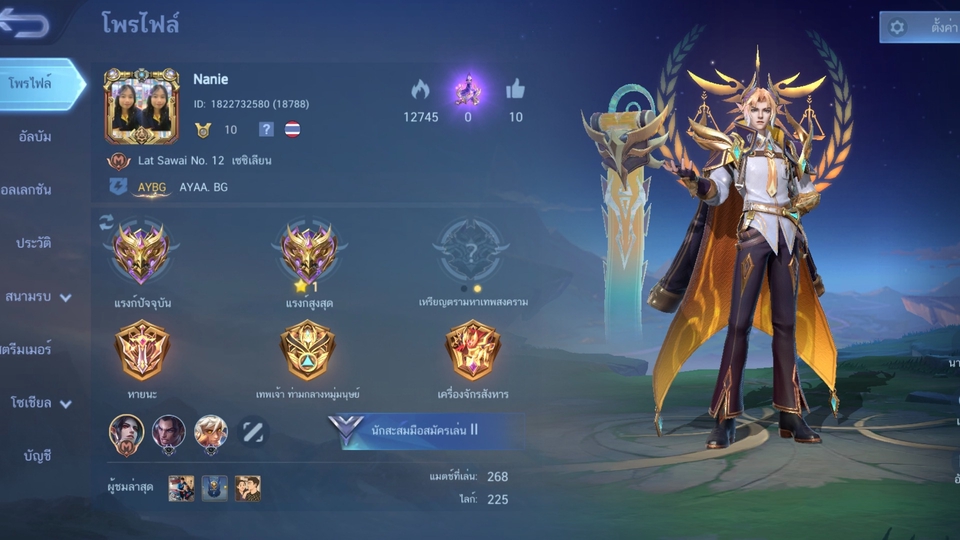
Task: Select the purple gift charm icon
Action: (468, 90)
